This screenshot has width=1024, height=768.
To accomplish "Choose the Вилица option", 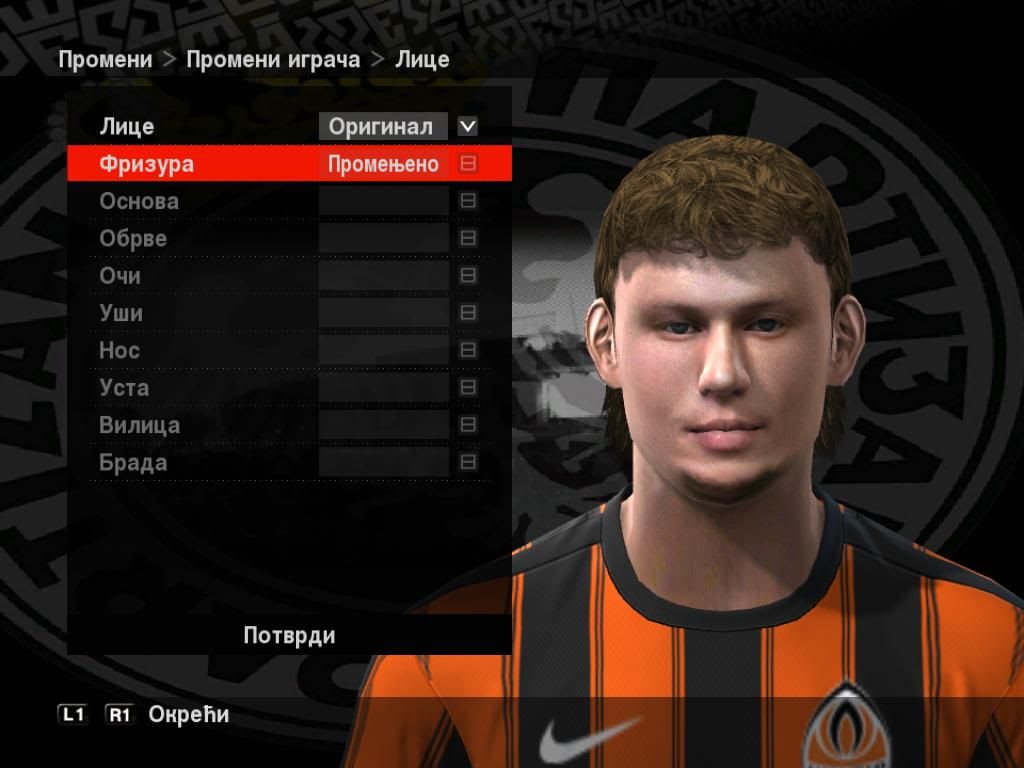I will point(139,425).
